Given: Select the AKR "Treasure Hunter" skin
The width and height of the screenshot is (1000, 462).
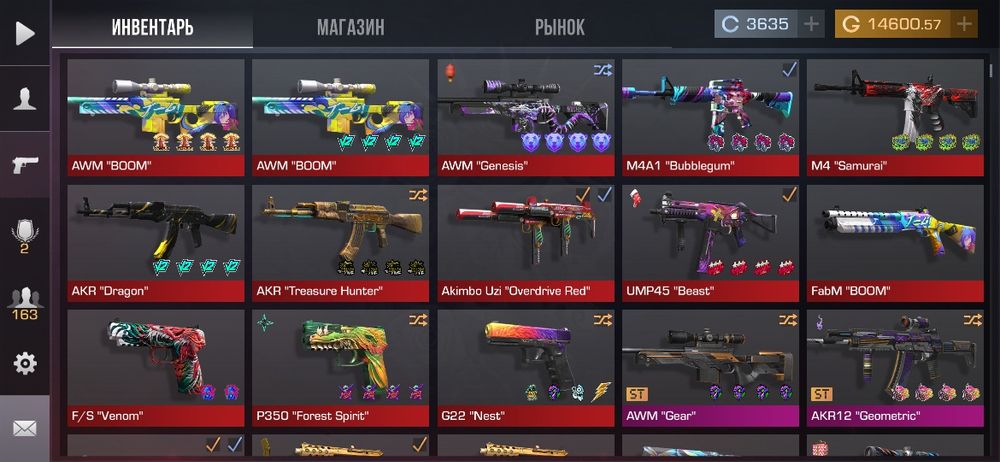Looking at the screenshot, I should coord(341,241).
